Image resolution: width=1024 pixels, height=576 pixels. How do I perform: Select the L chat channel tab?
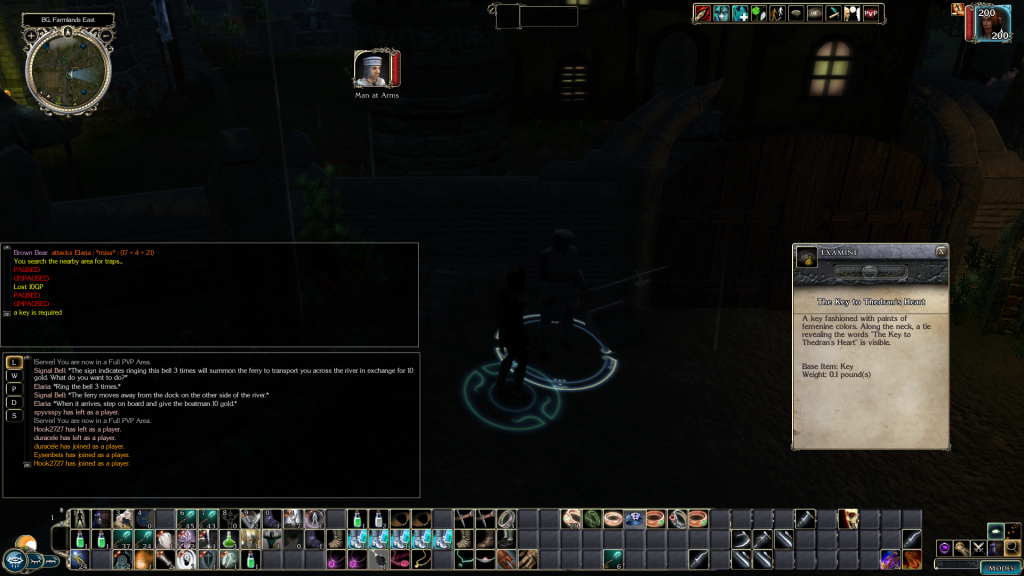[x=15, y=362]
